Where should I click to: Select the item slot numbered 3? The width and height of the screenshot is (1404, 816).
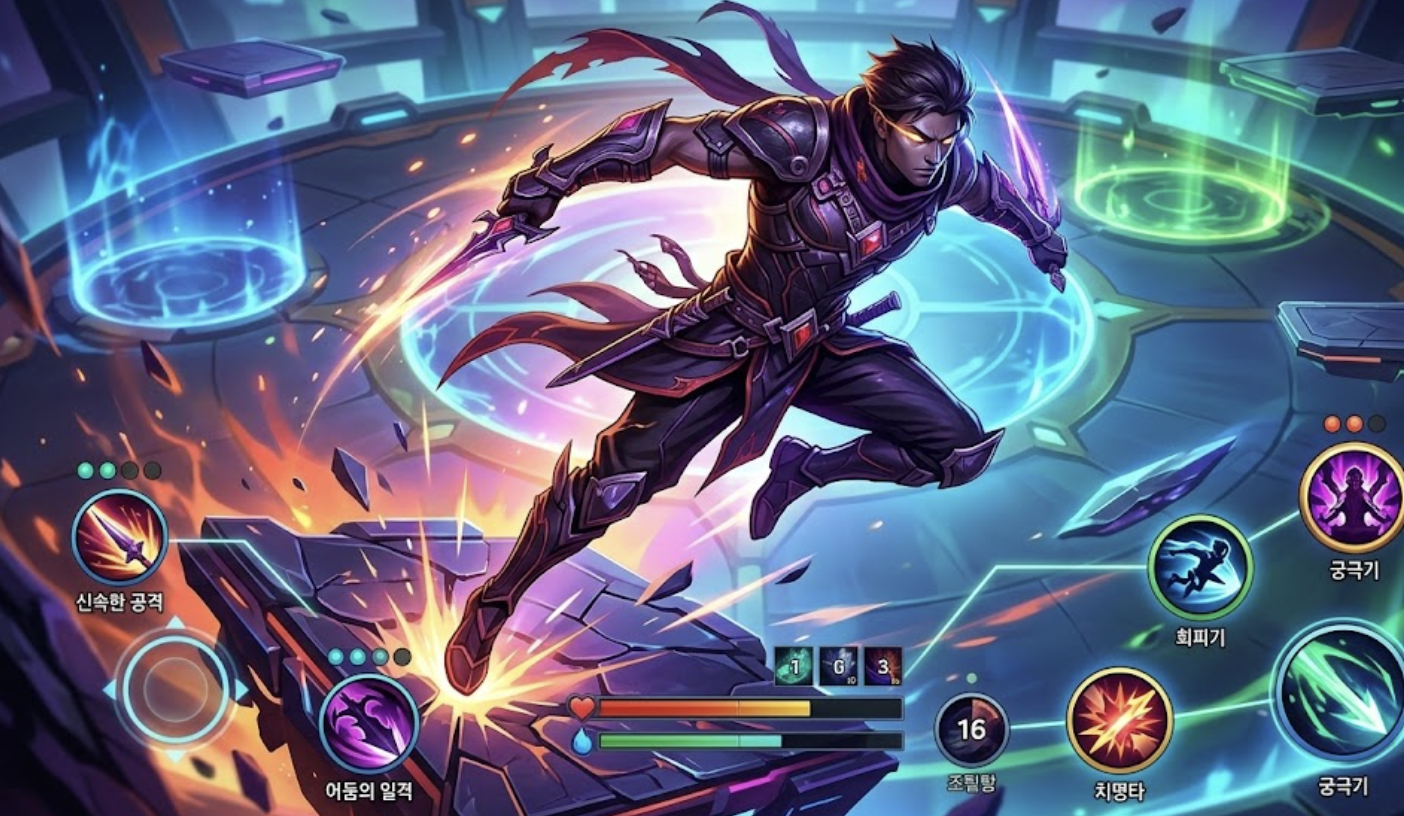pos(883,666)
